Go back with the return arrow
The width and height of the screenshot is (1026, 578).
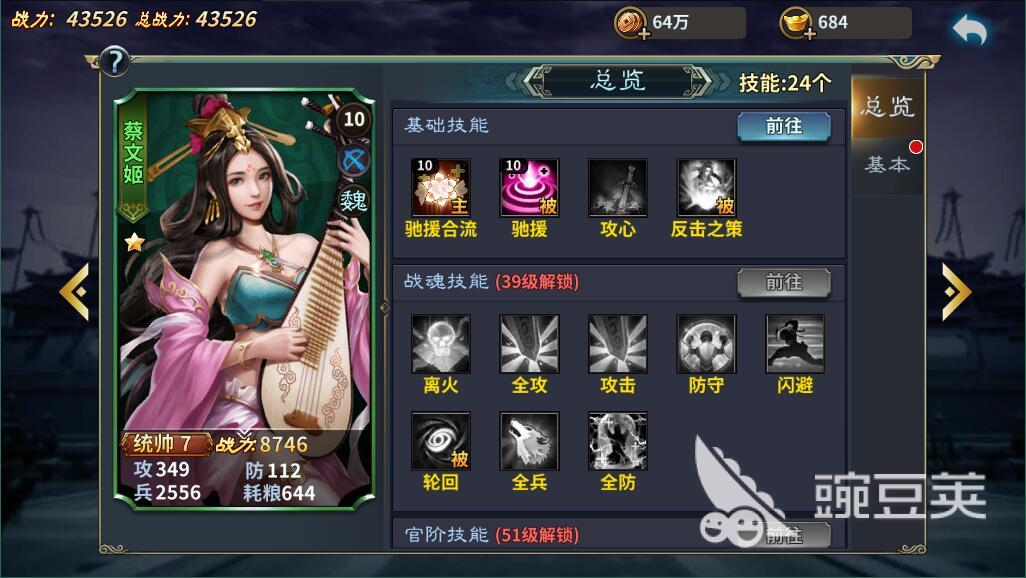coord(969,31)
